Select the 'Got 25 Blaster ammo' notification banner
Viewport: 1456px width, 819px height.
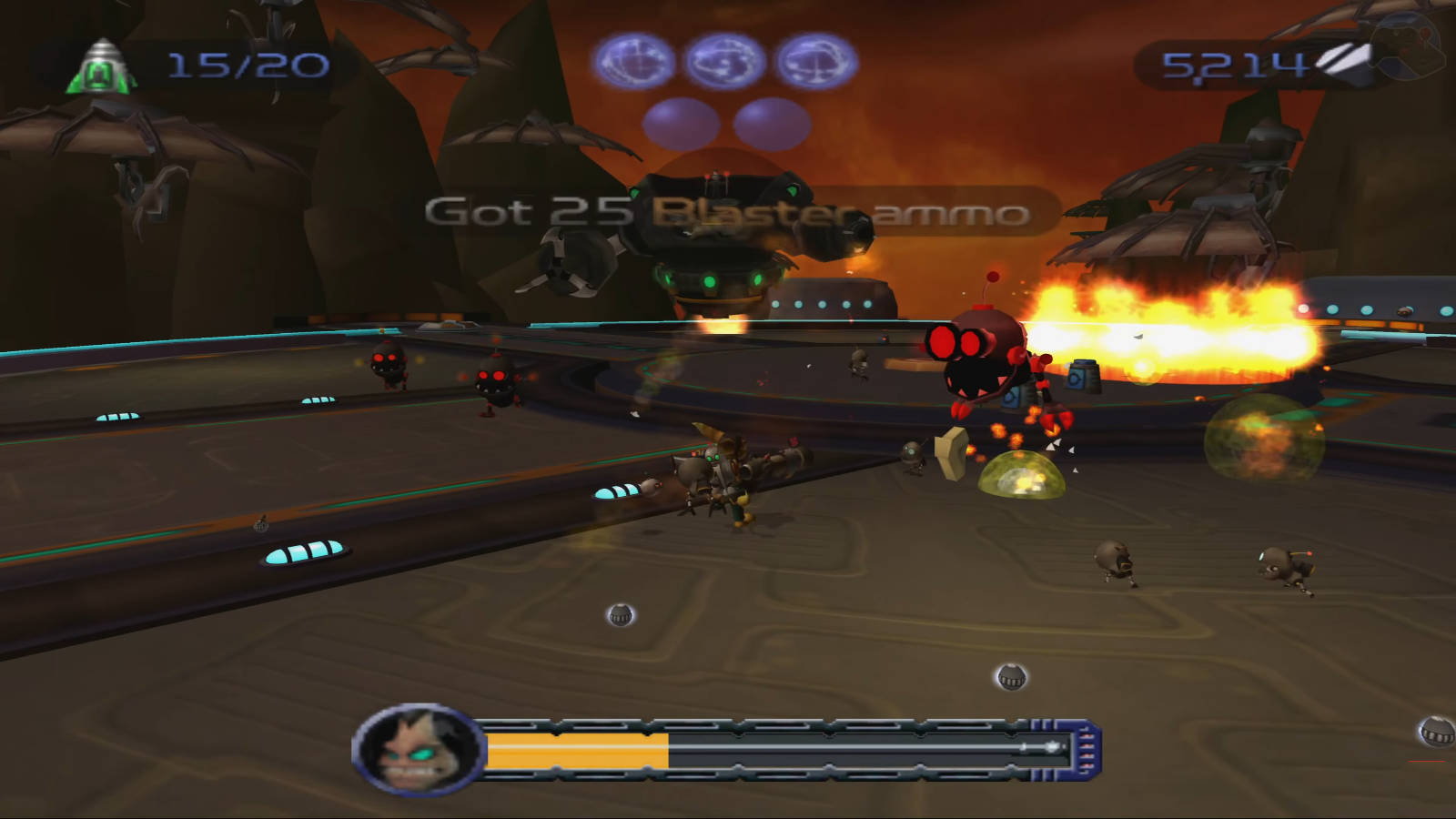(x=728, y=213)
